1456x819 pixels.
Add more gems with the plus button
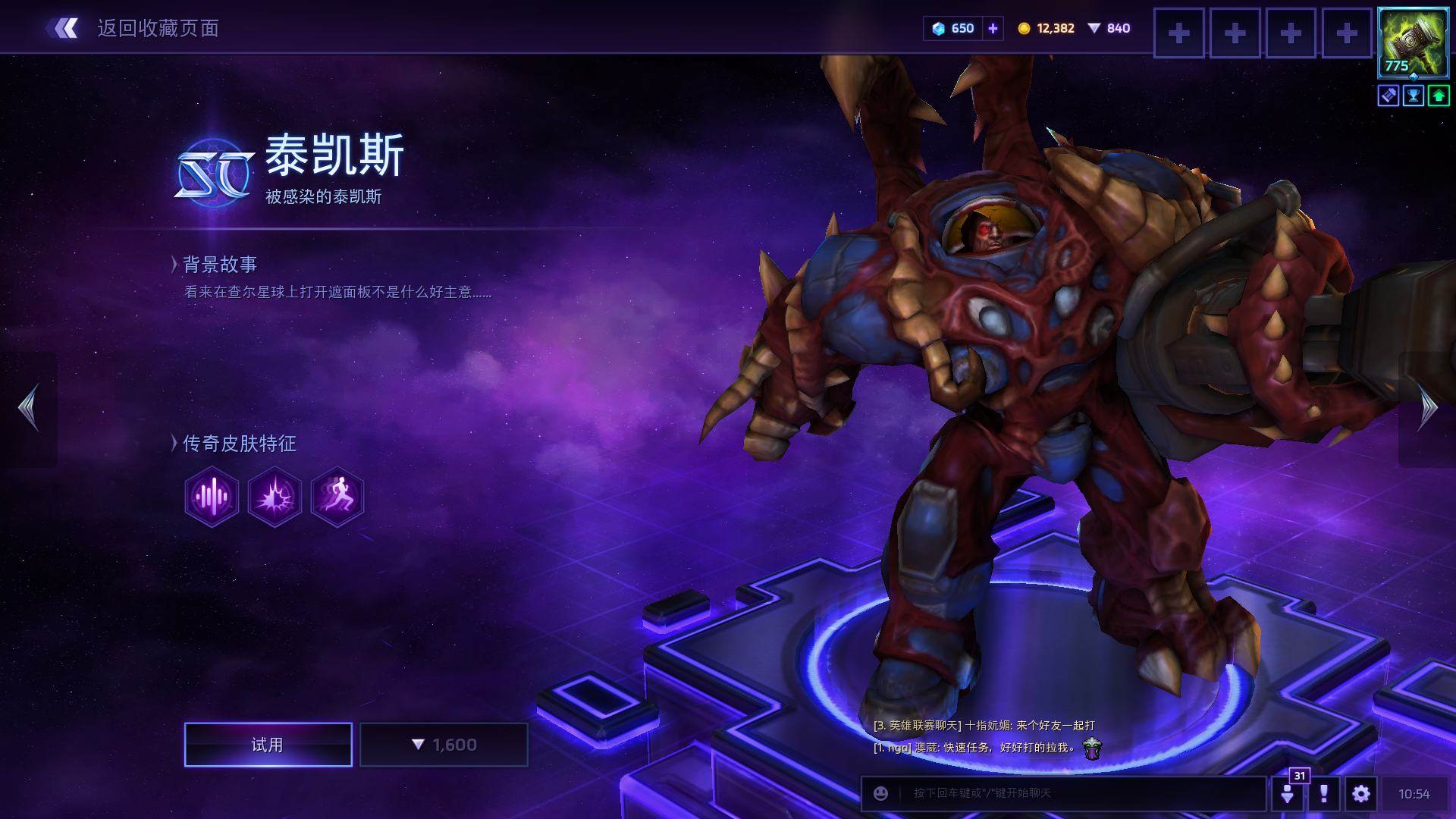(x=993, y=28)
